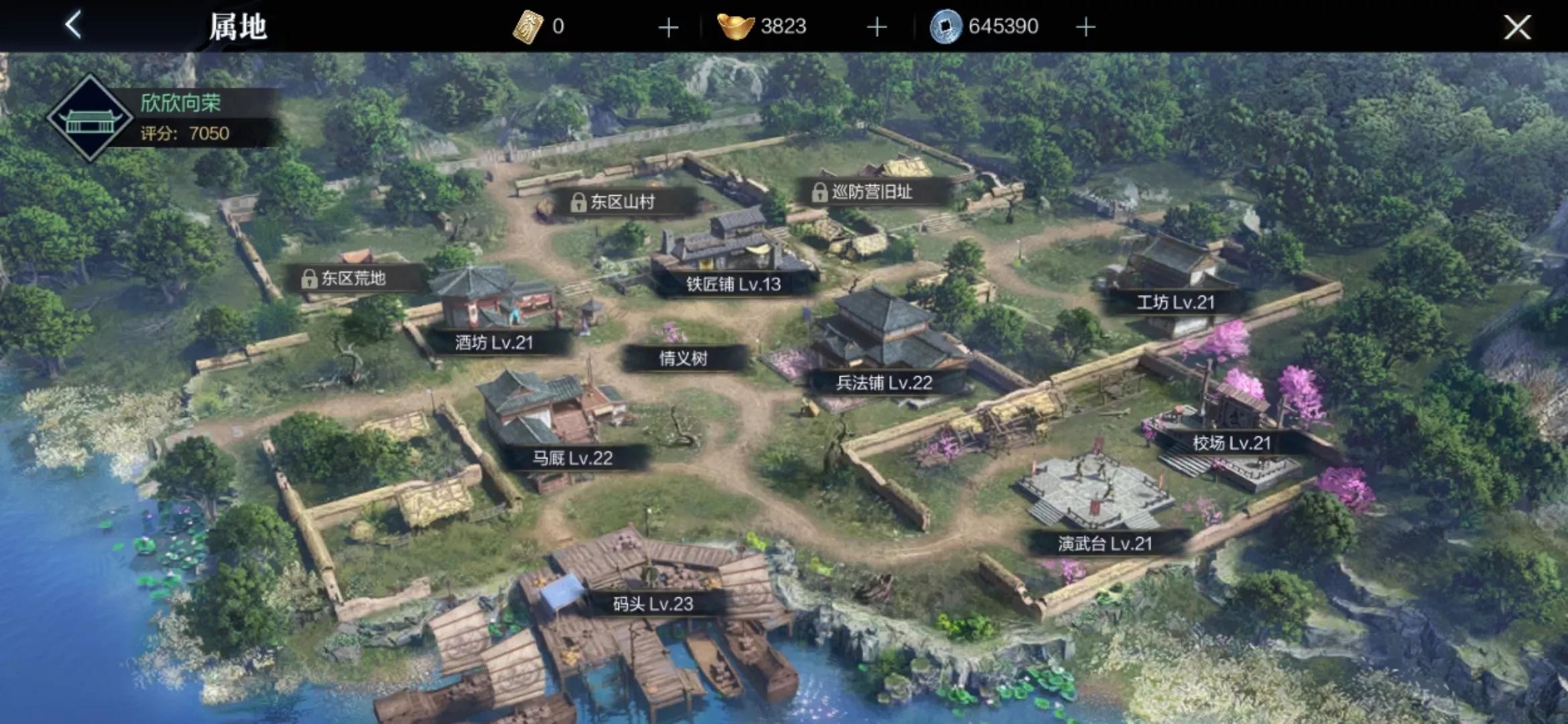Close the 属地 screen with the X
The height and width of the screenshot is (724, 1568).
[1517, 27]
